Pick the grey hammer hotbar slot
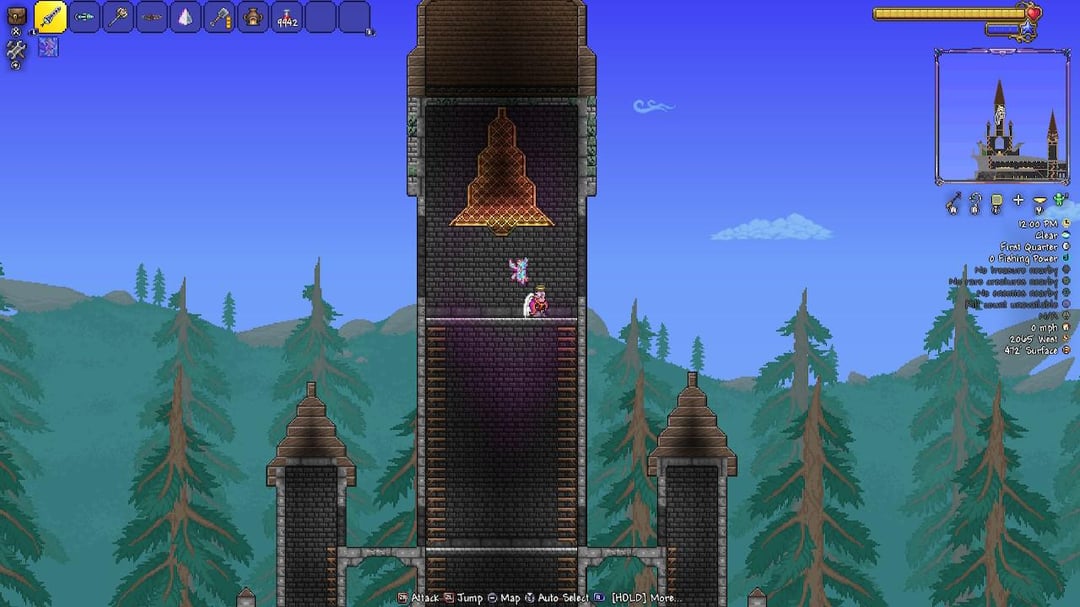The width and height of the screenshot is (1080, 607). (x=220, y=17)
